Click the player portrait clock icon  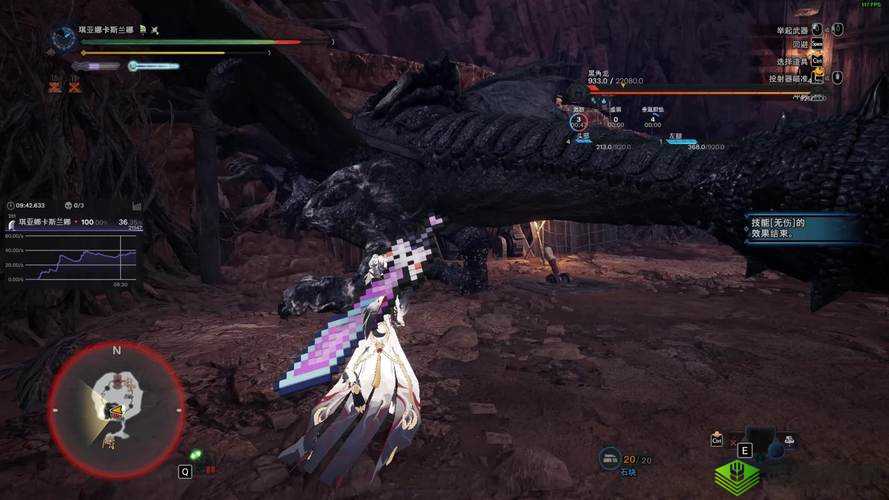pyautogui.click(x=63, y=39)
